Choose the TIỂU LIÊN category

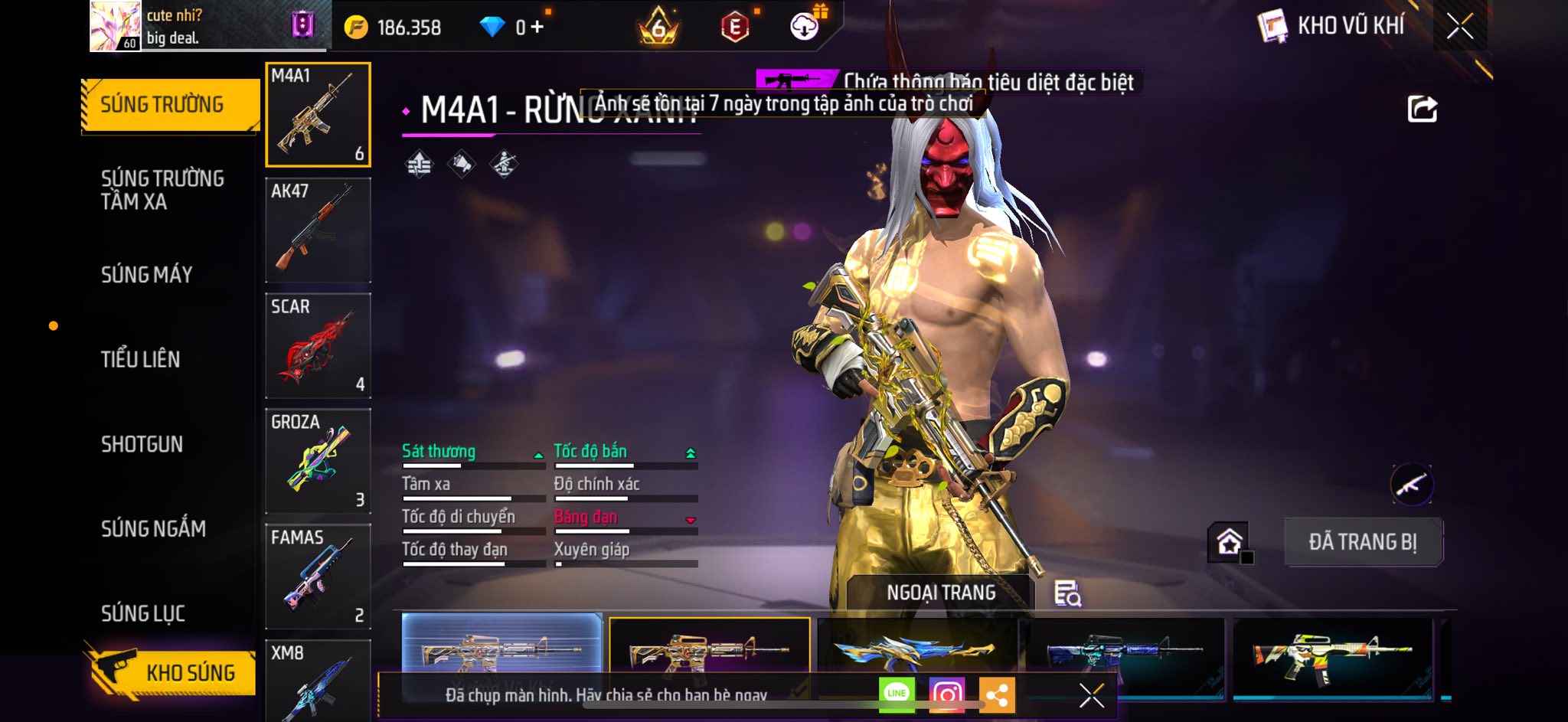[141, 359]
